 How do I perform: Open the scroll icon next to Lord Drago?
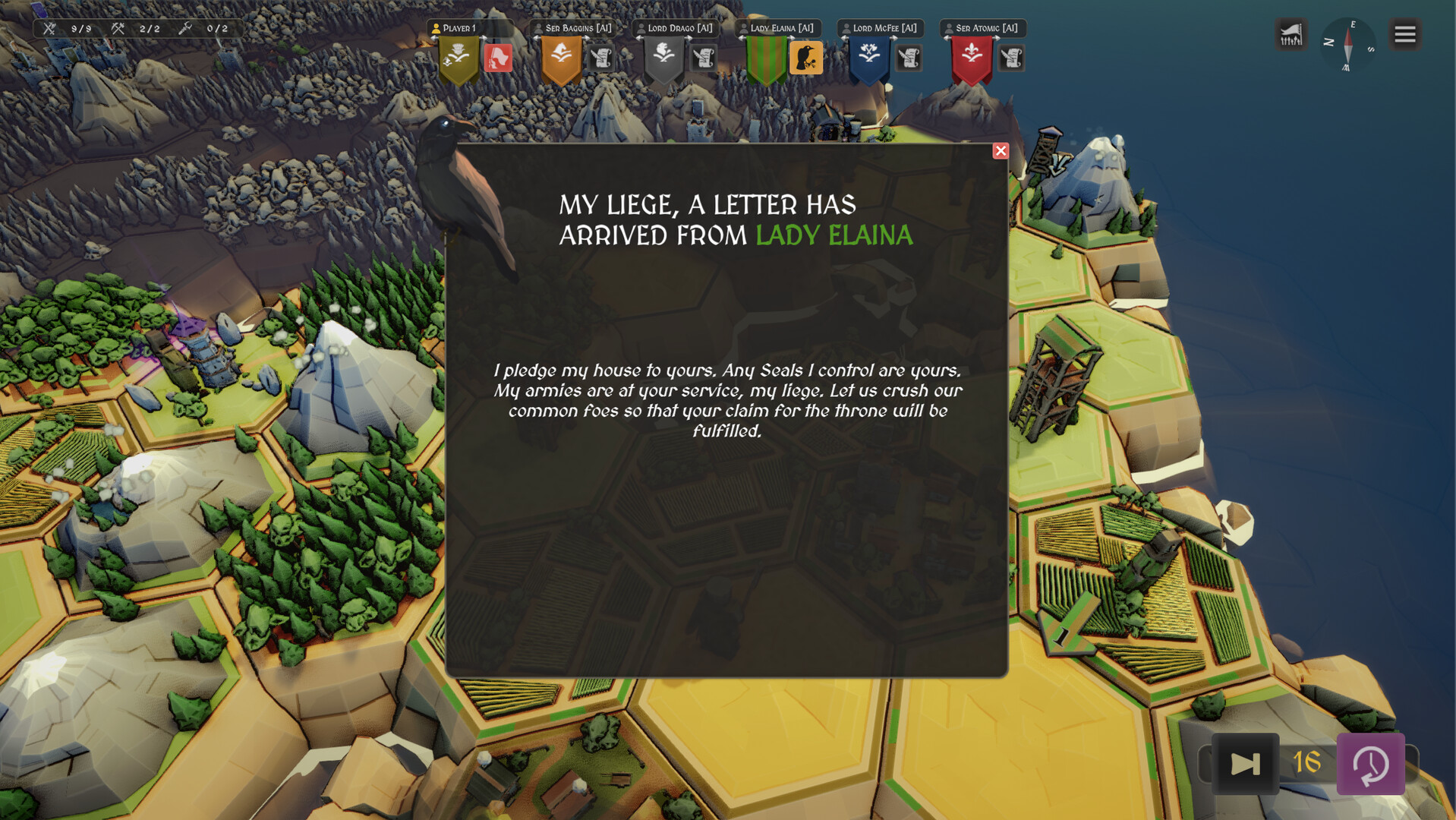pyautogui.click(x=704, y=58)
